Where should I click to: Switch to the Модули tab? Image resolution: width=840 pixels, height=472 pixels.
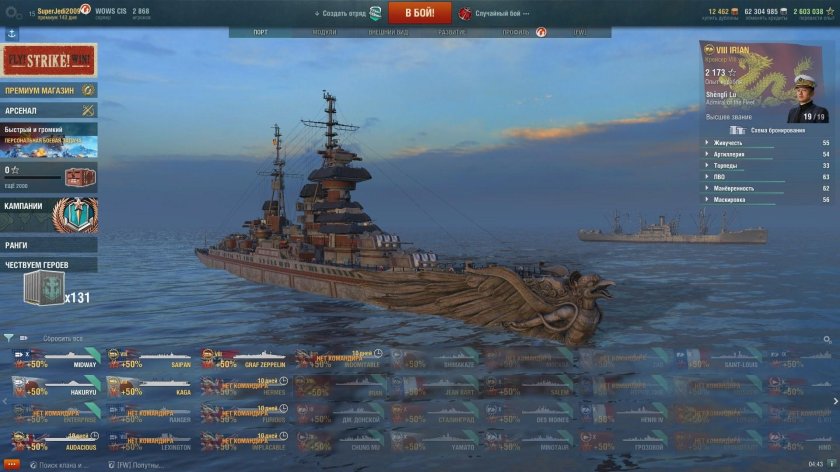pyautogui.click(x=324, y=32)
